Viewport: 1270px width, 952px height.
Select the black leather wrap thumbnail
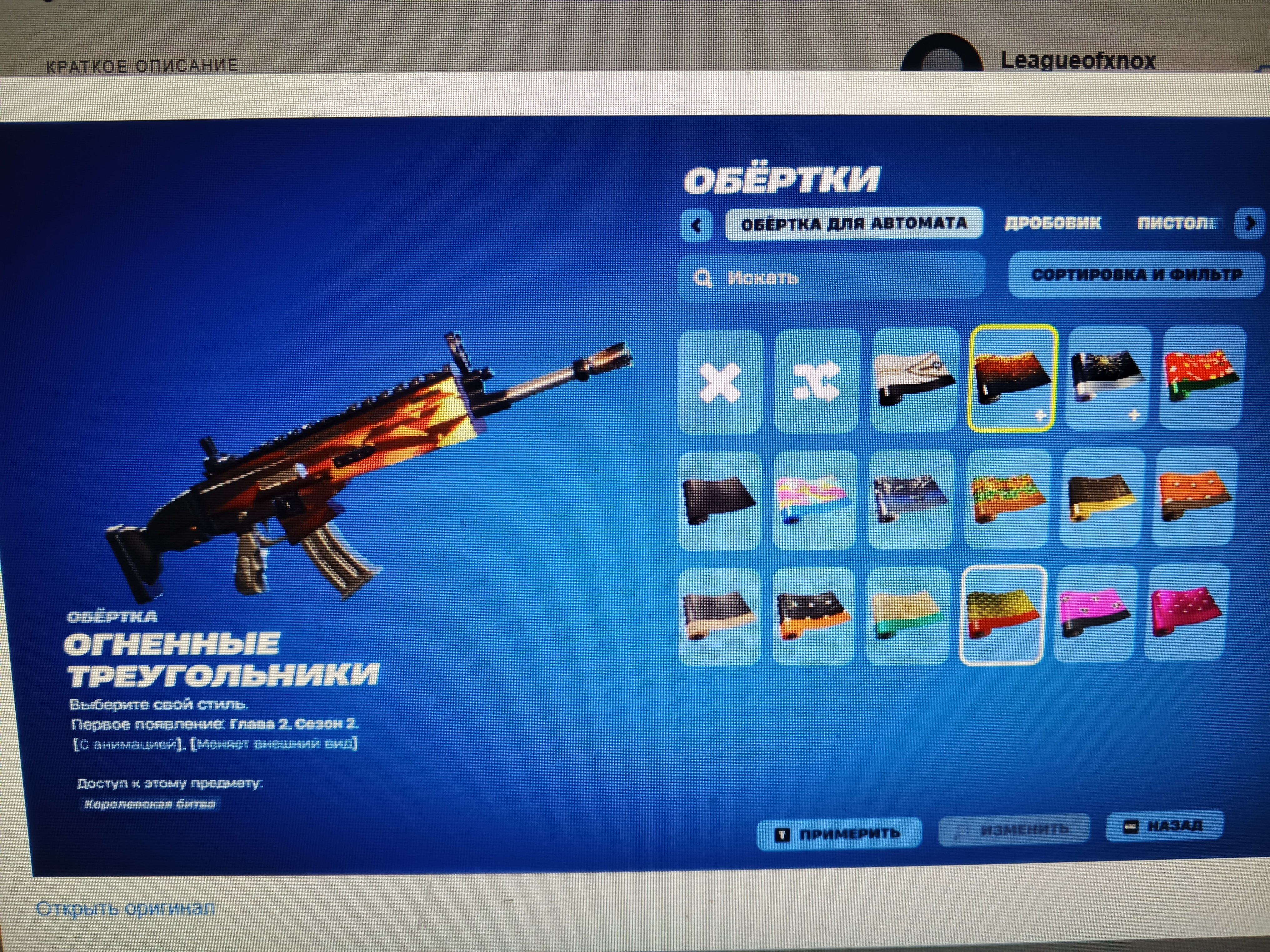(719, 498)
